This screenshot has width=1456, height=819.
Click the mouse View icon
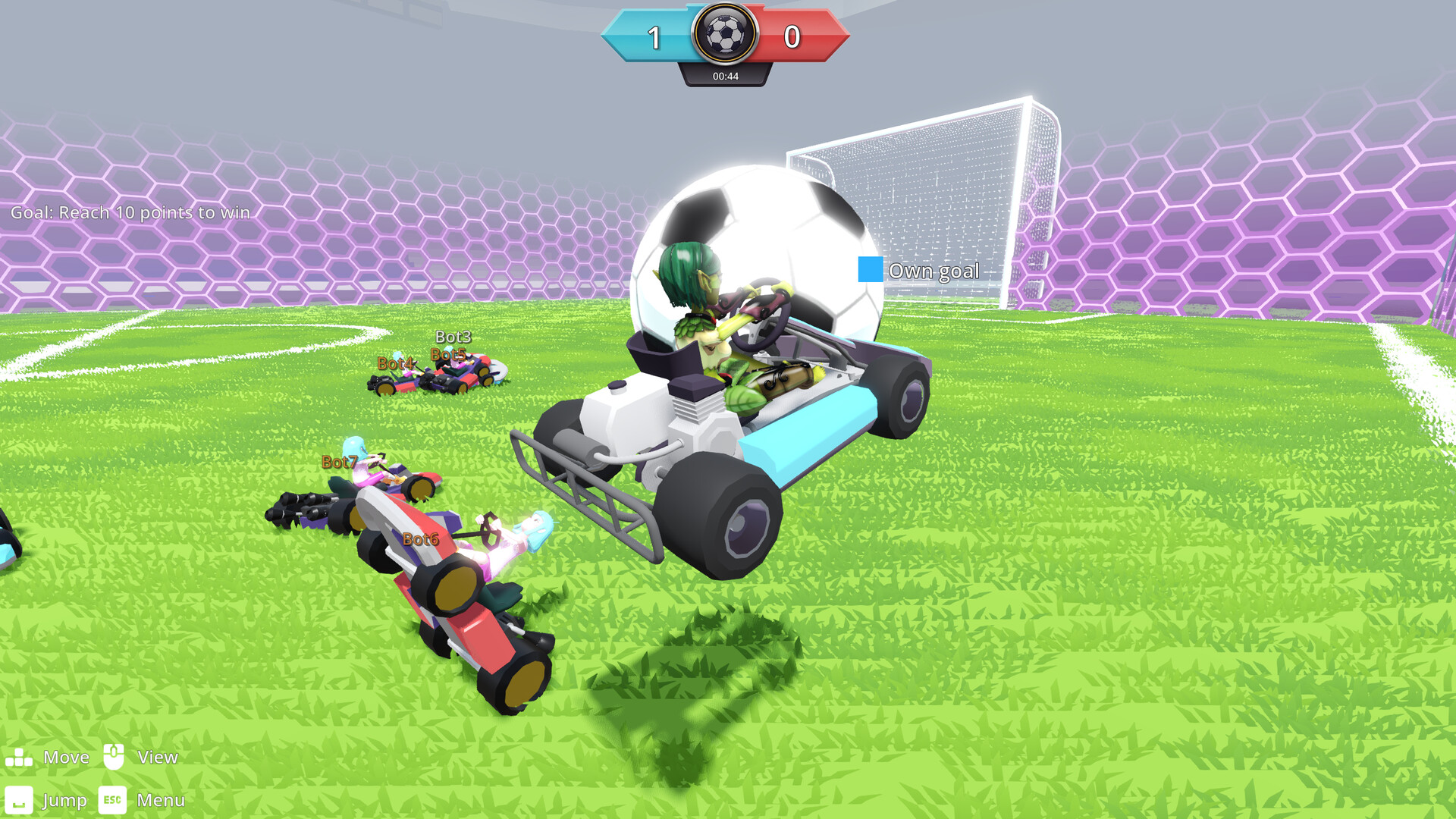point(115,756)
